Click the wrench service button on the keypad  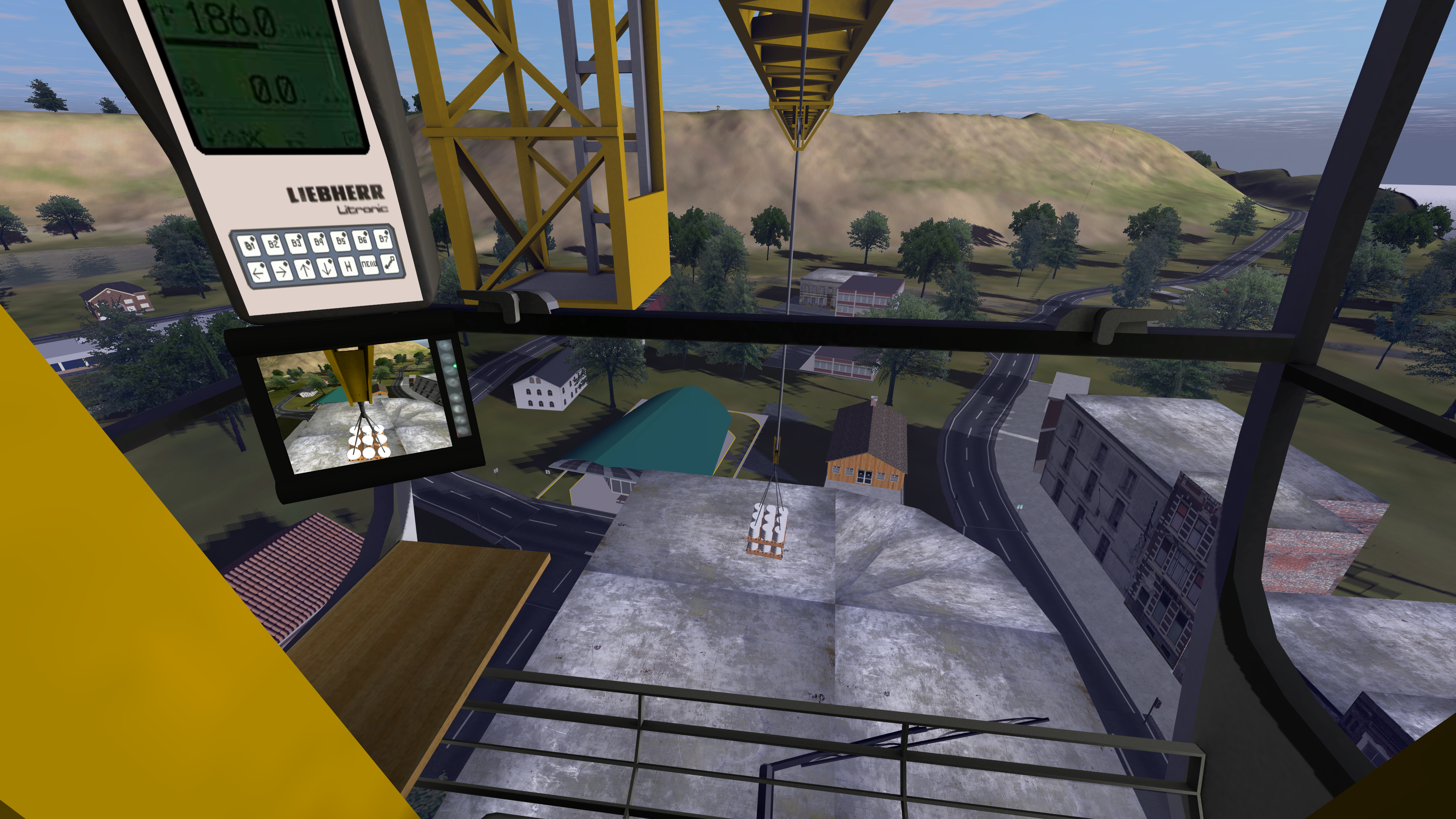[x=391, y=263]
